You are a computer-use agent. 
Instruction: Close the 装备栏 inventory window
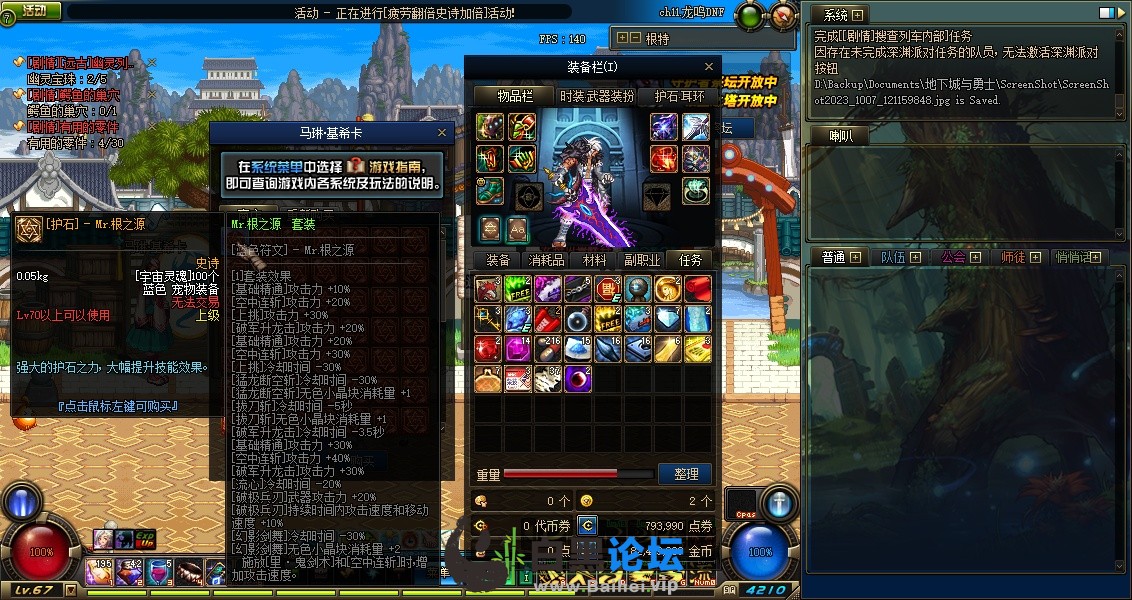(x=710, y=67)
